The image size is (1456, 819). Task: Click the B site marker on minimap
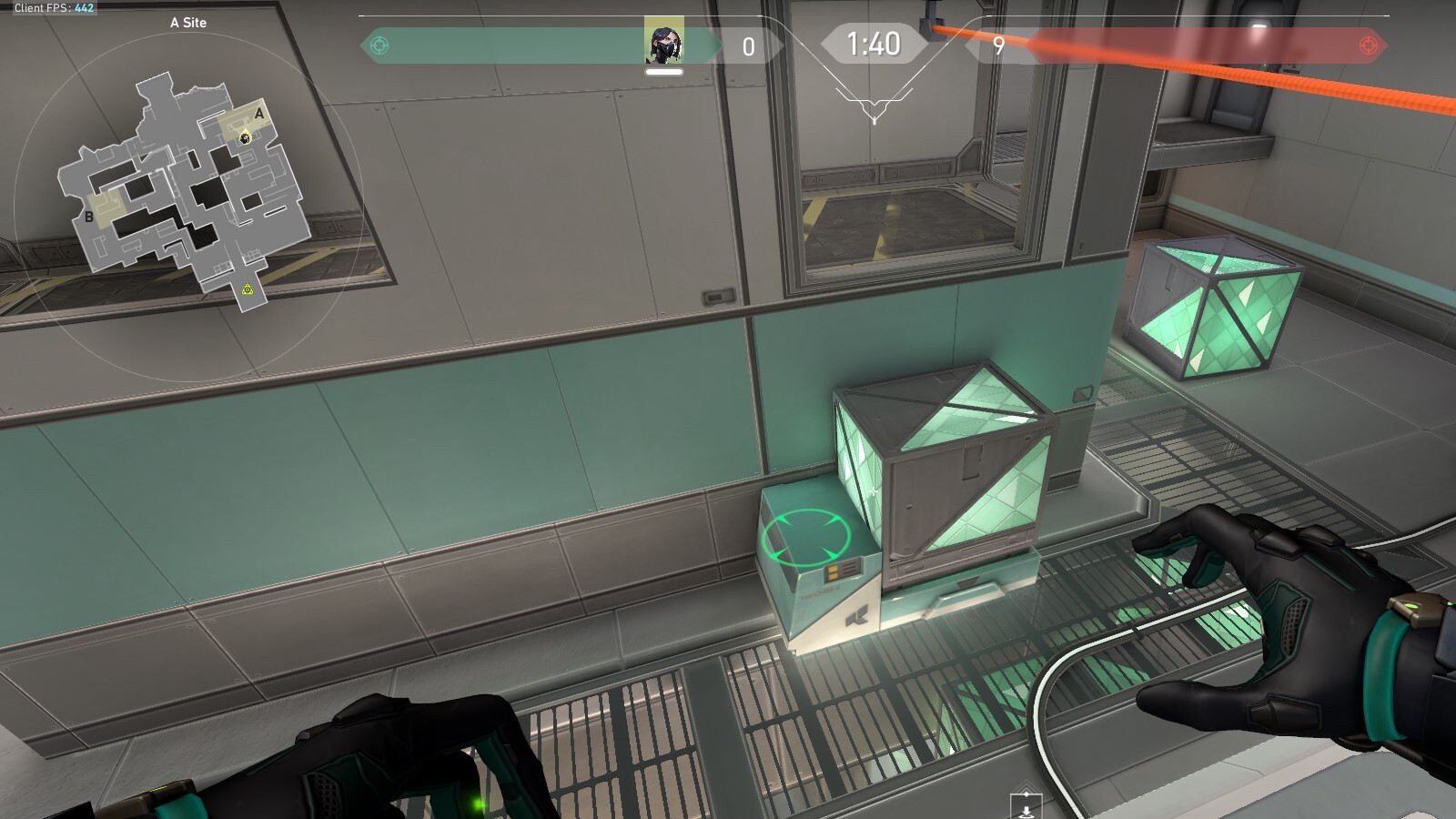89,217
